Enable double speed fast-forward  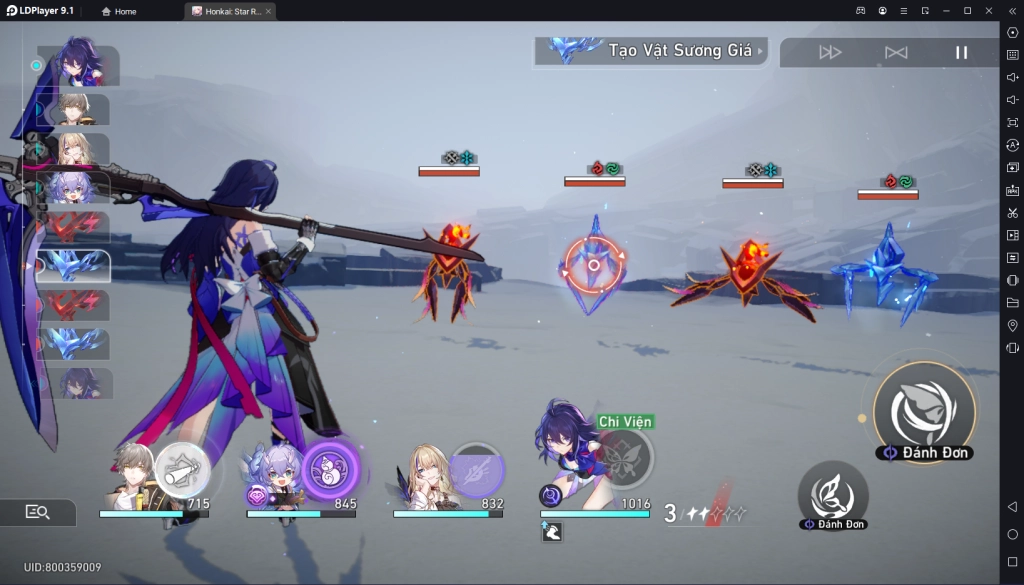click(x=830, y=53)
